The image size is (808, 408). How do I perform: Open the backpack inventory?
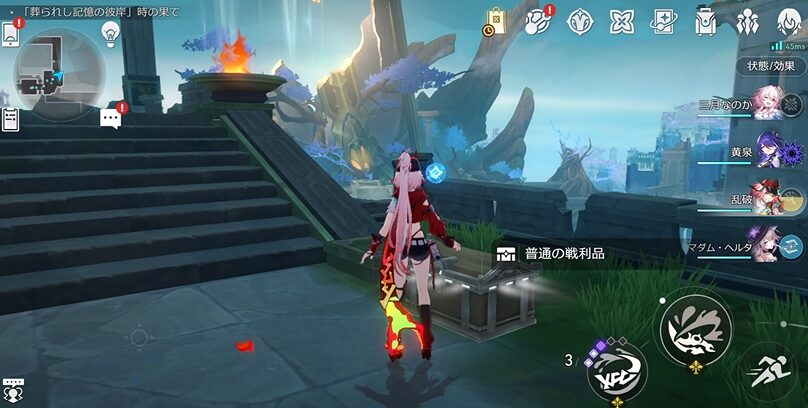[706, 20]
